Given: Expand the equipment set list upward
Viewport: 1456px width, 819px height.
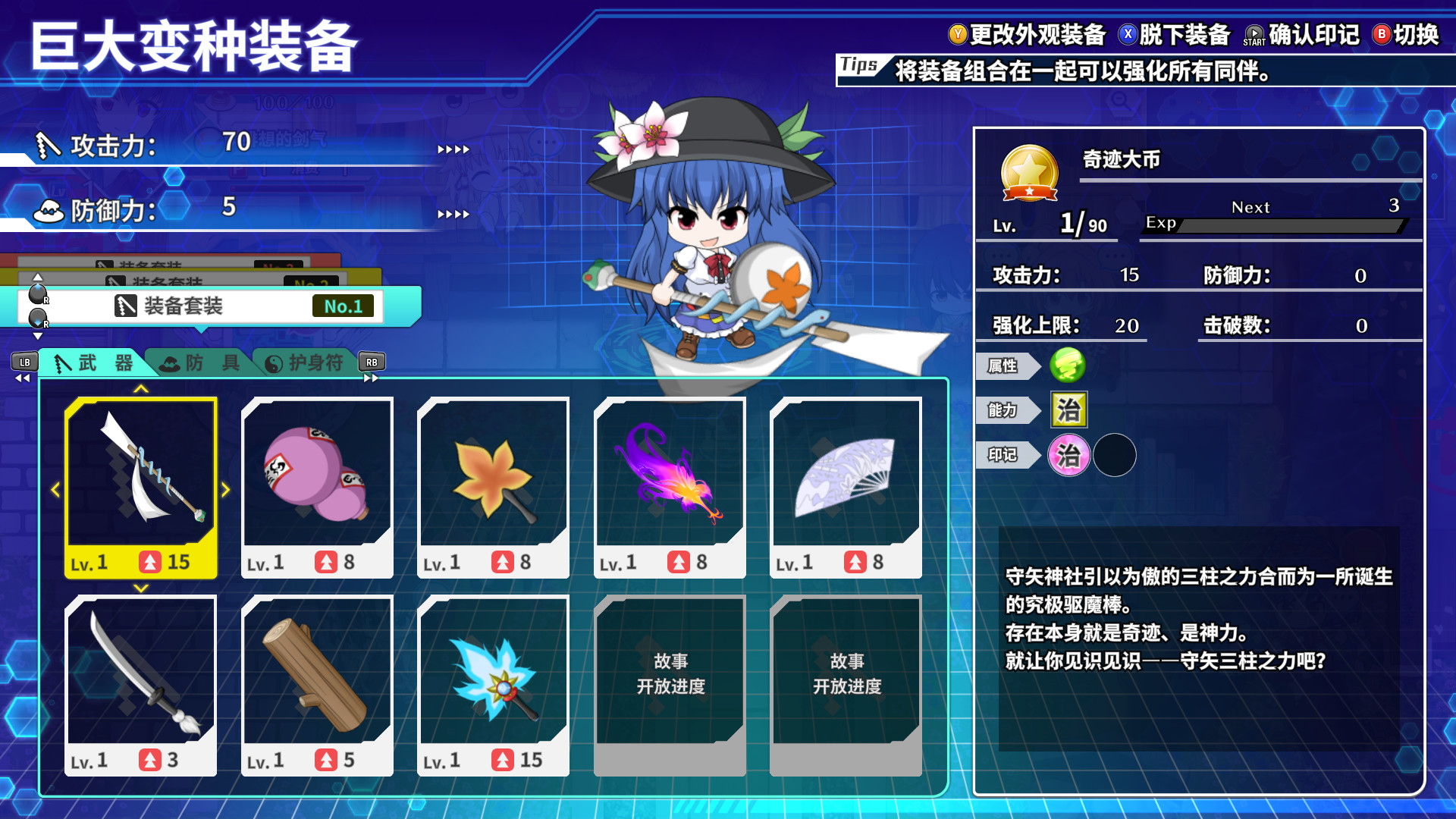Looking at the screenshot, I should click(x=36, y=276).
